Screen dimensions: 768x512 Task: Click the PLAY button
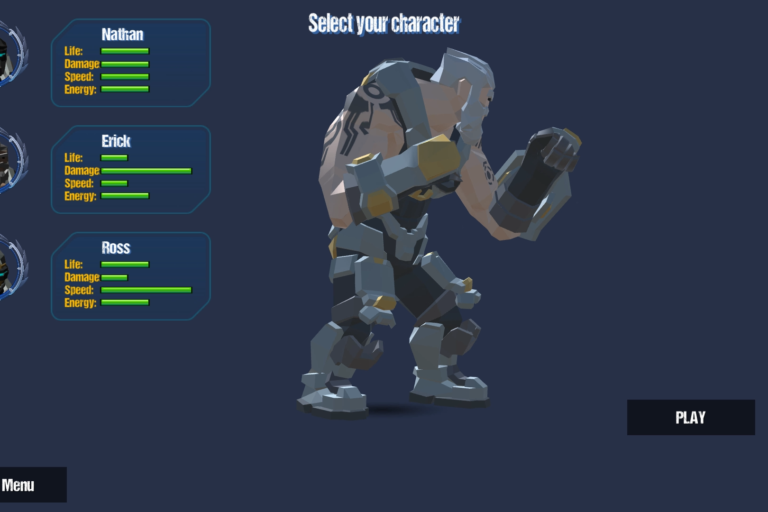[x=690, y=417]
